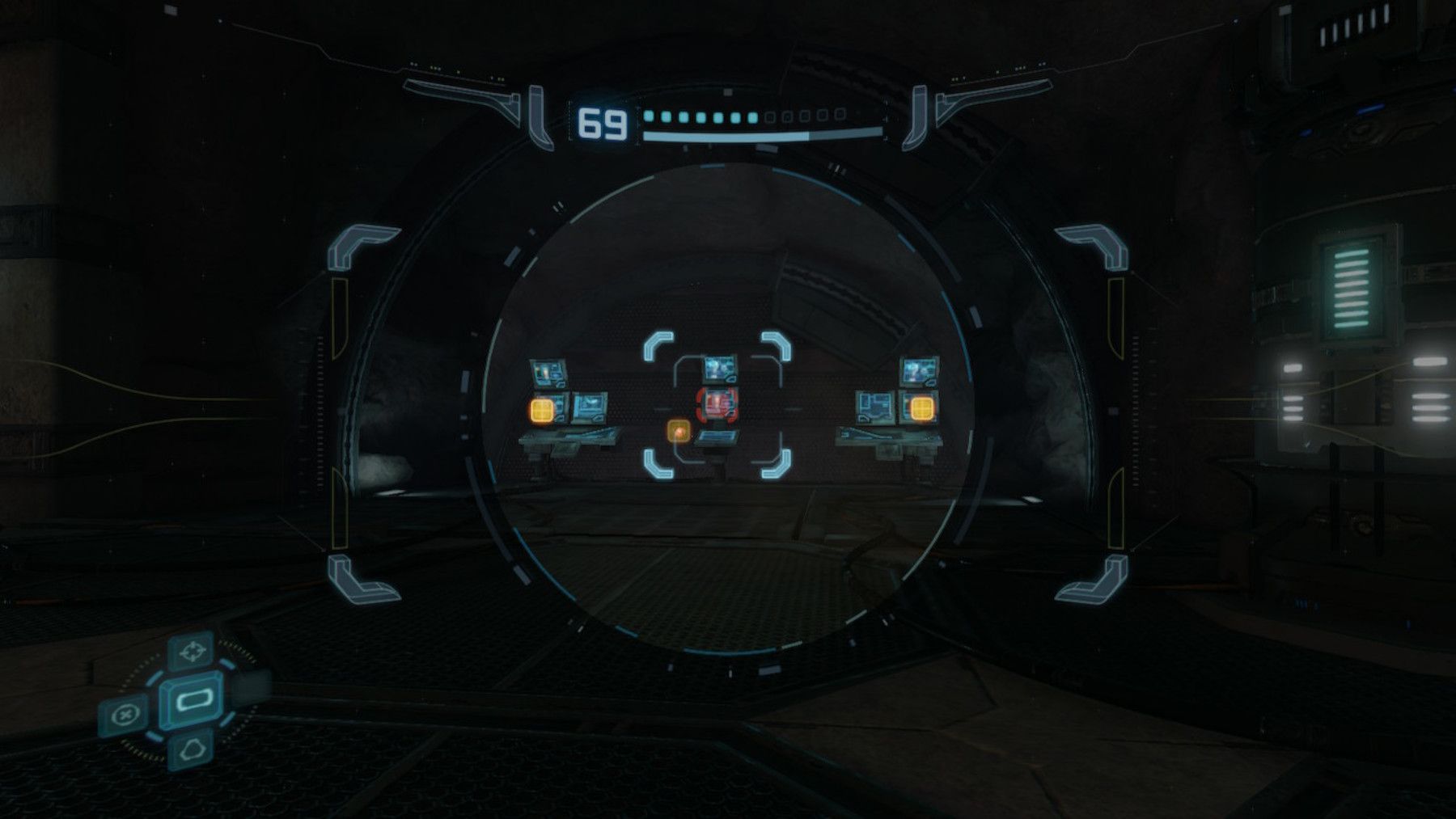Select the Combat Visor on the visor selector
Screen dimensions: 1456x819
tap(191, 702)
